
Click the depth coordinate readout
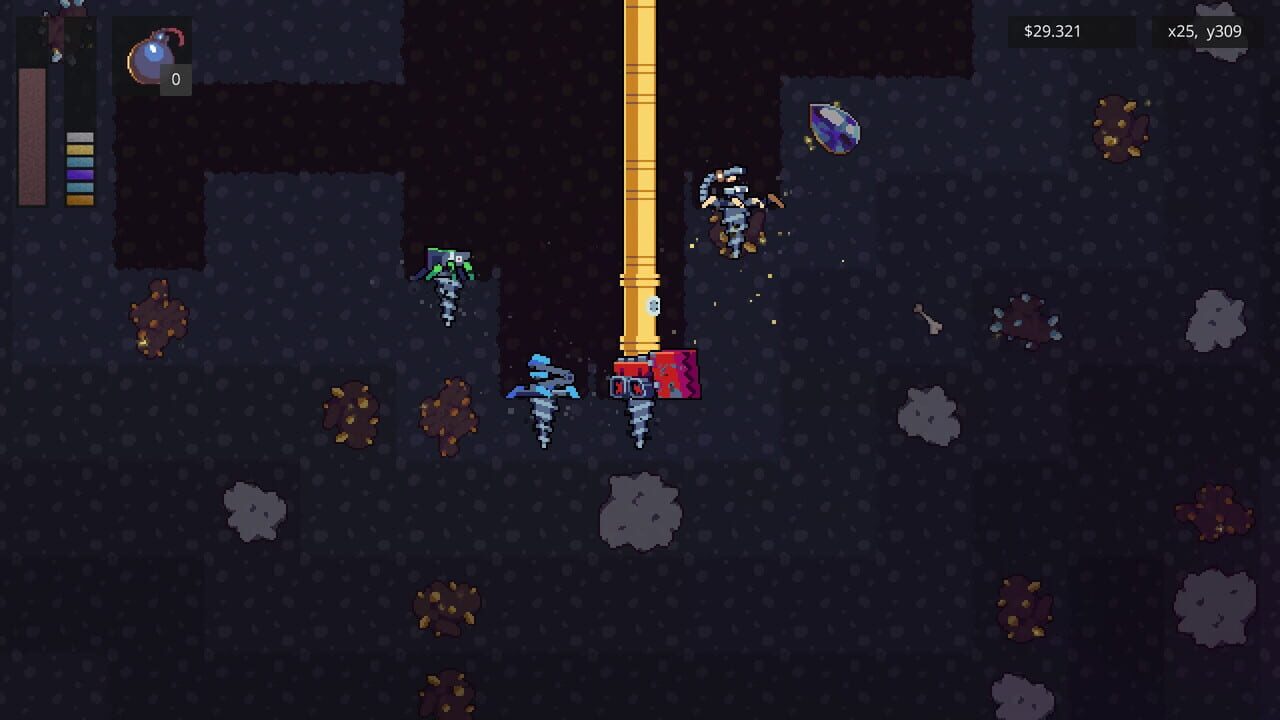[1200, 31]
